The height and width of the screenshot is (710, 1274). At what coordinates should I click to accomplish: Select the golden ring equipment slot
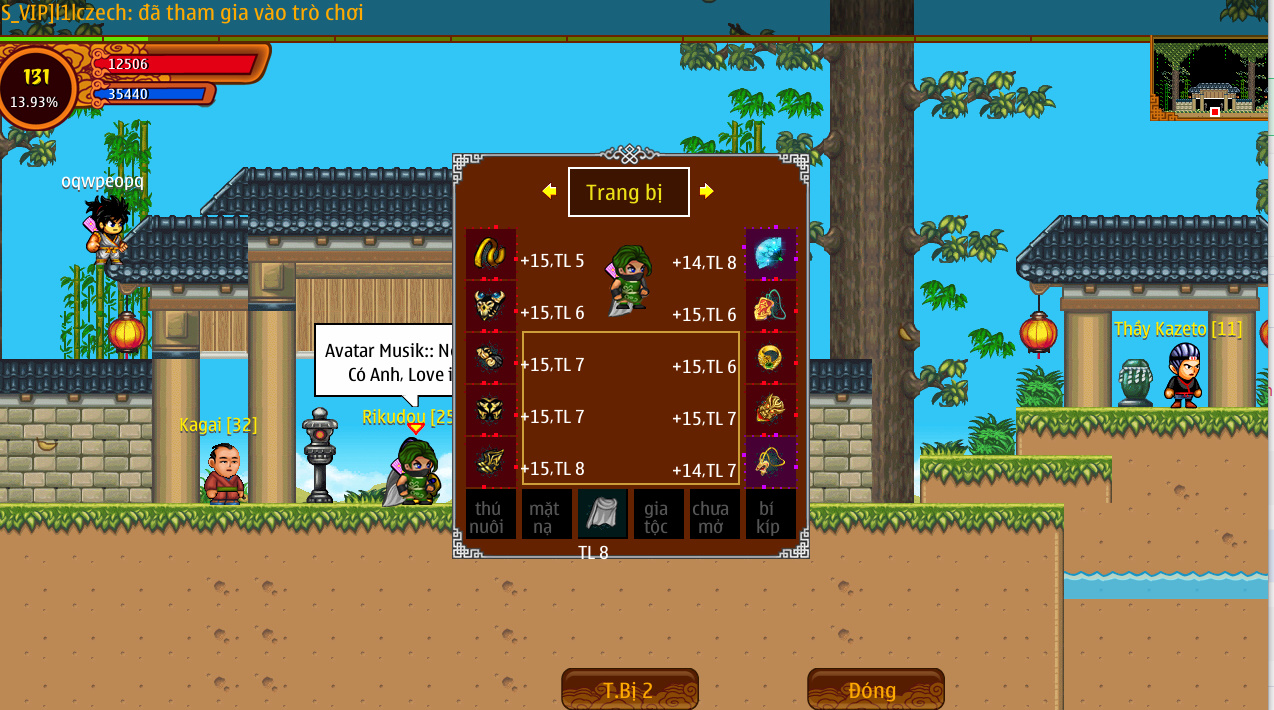[x=771, y=358]
